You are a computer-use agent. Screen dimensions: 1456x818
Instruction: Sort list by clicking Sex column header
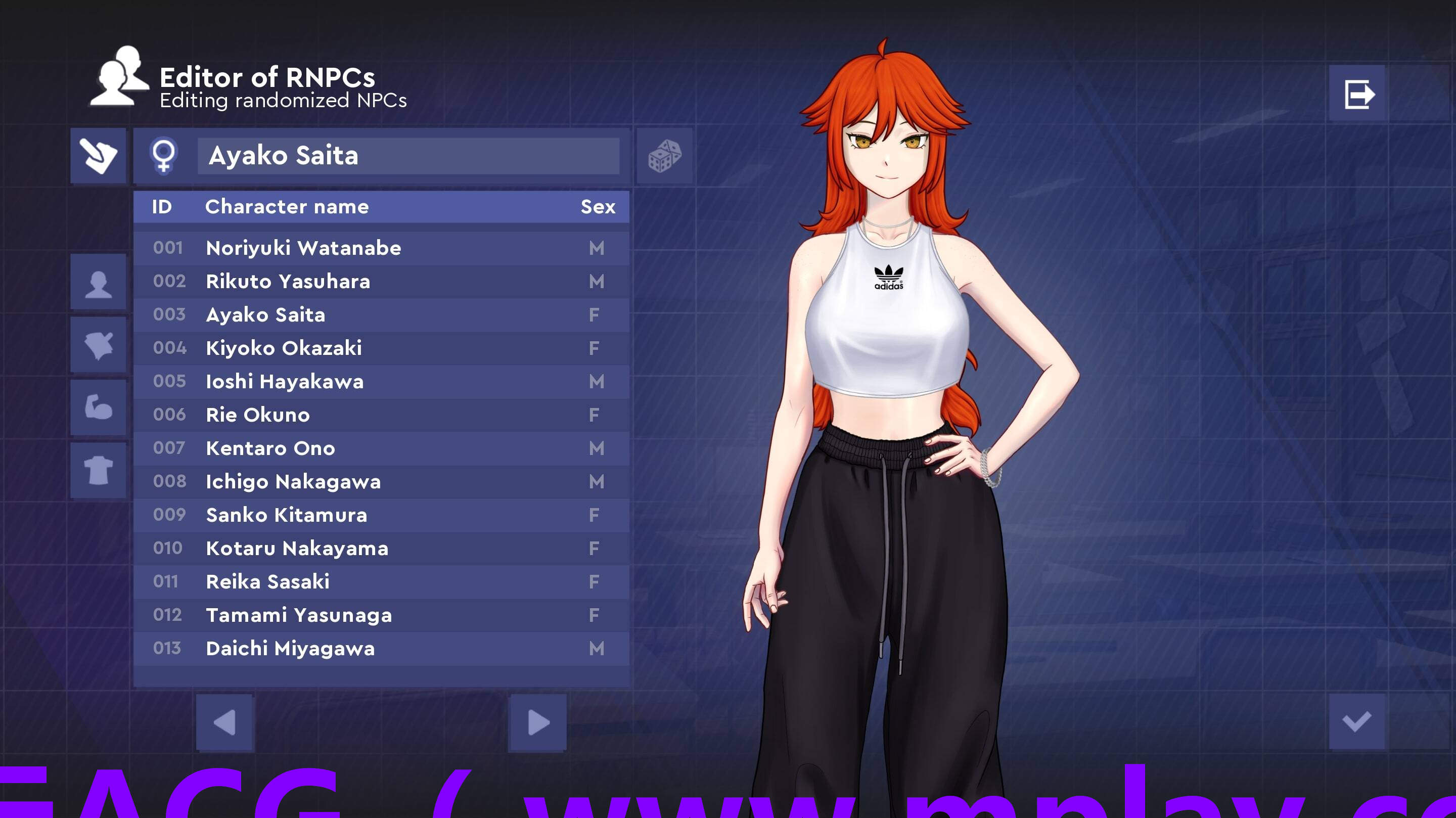coord(598,206)
